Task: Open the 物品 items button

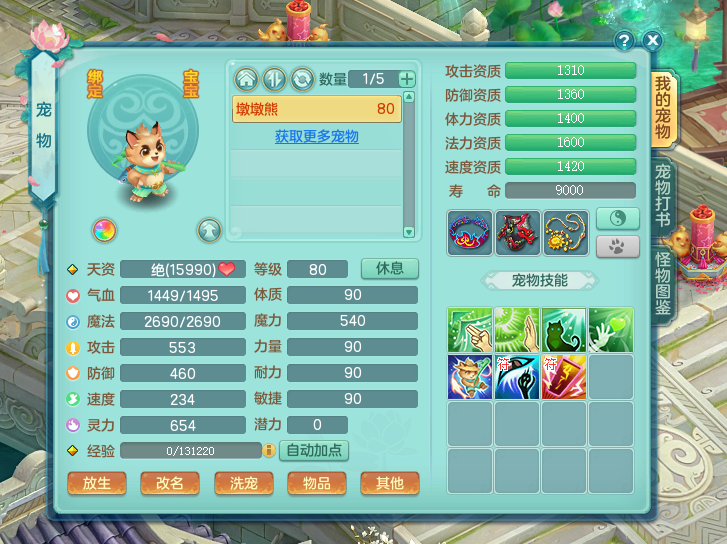Action: tap(317, 483)
